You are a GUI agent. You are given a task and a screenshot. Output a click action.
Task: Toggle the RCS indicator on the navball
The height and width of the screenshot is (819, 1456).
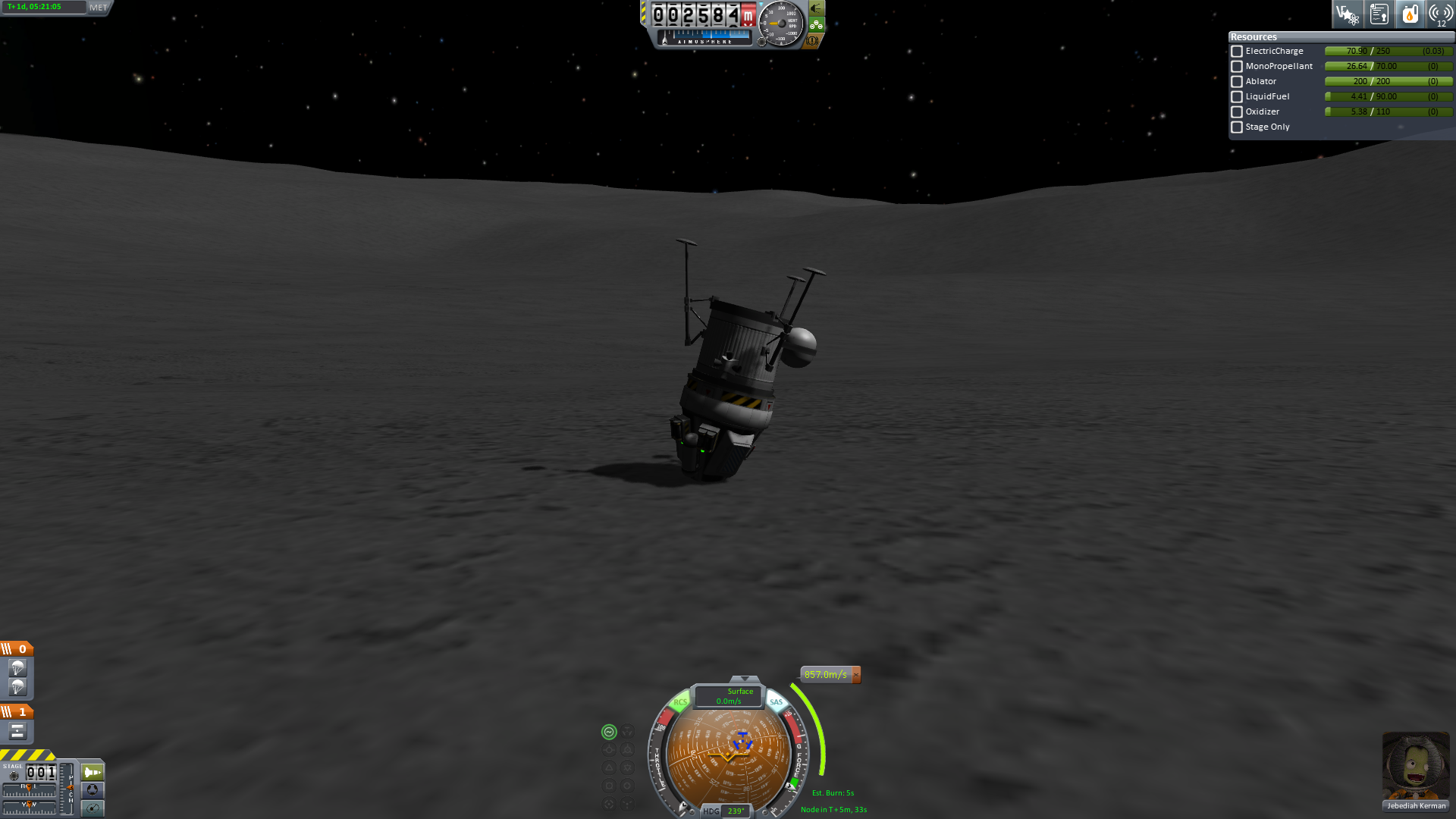pyautogui.click(x=680, y=702)
